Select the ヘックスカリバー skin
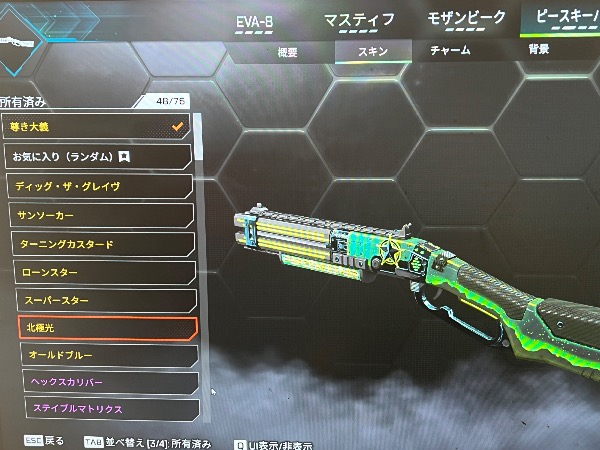This screenshot has width=600, height=450. click(109, 382)
